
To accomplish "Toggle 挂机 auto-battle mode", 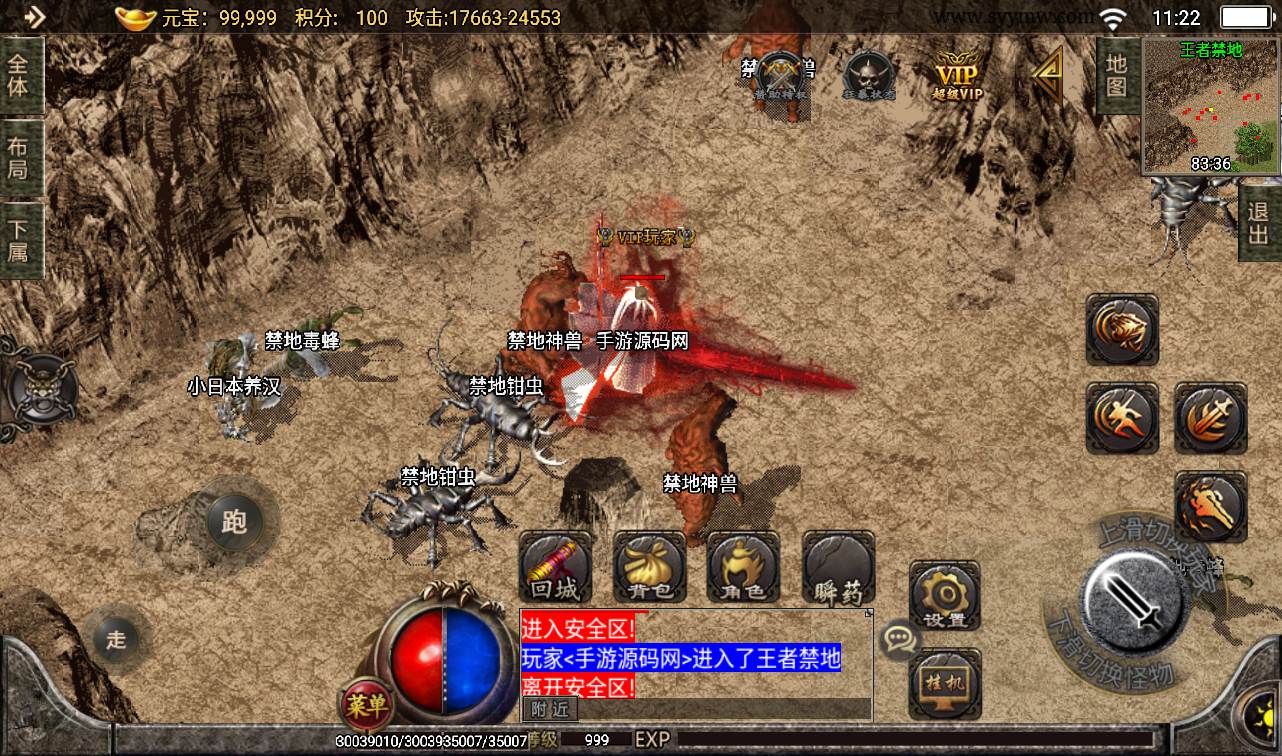I will [944, 682].
